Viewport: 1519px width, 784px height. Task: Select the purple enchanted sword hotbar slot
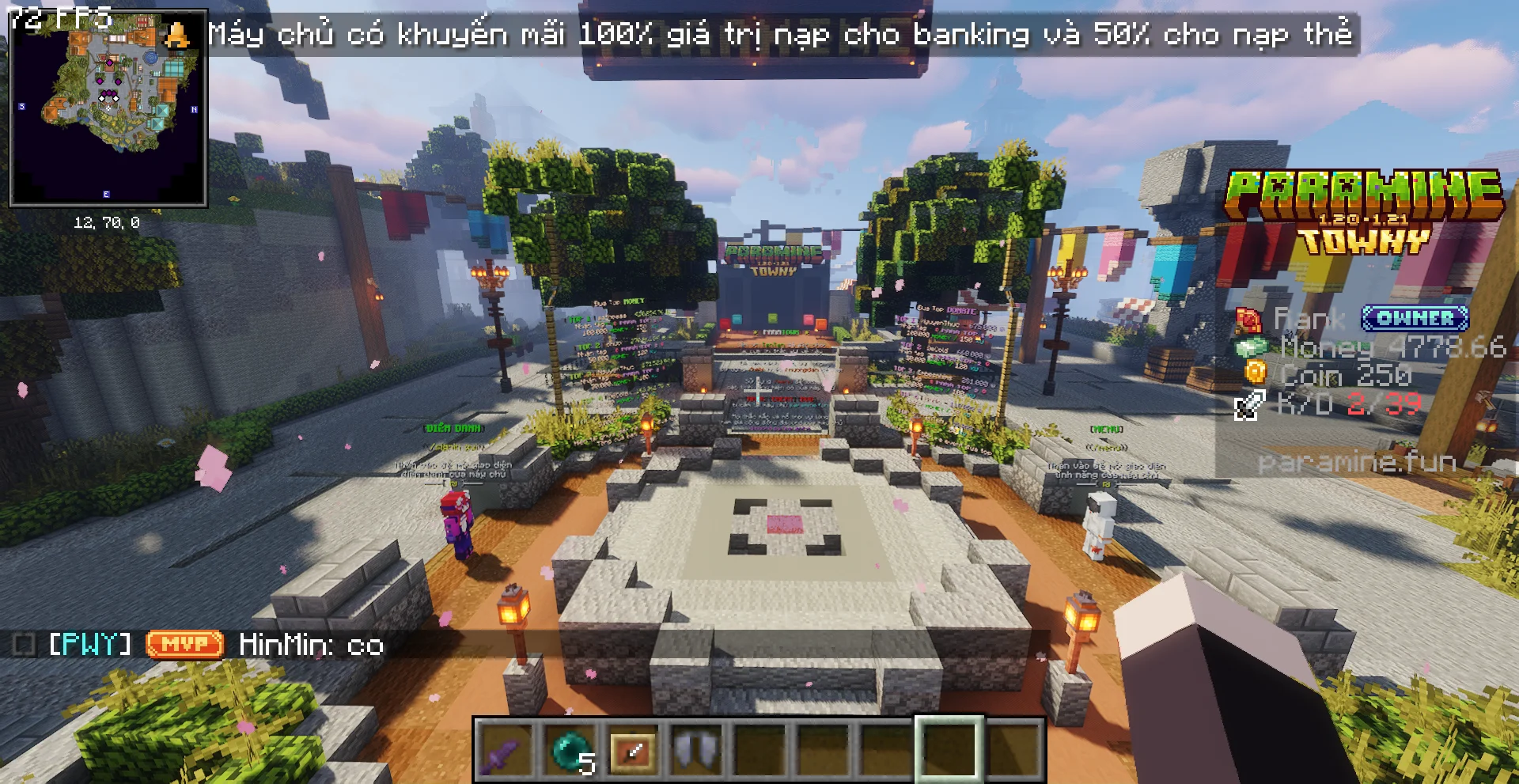tap(506, 750)
